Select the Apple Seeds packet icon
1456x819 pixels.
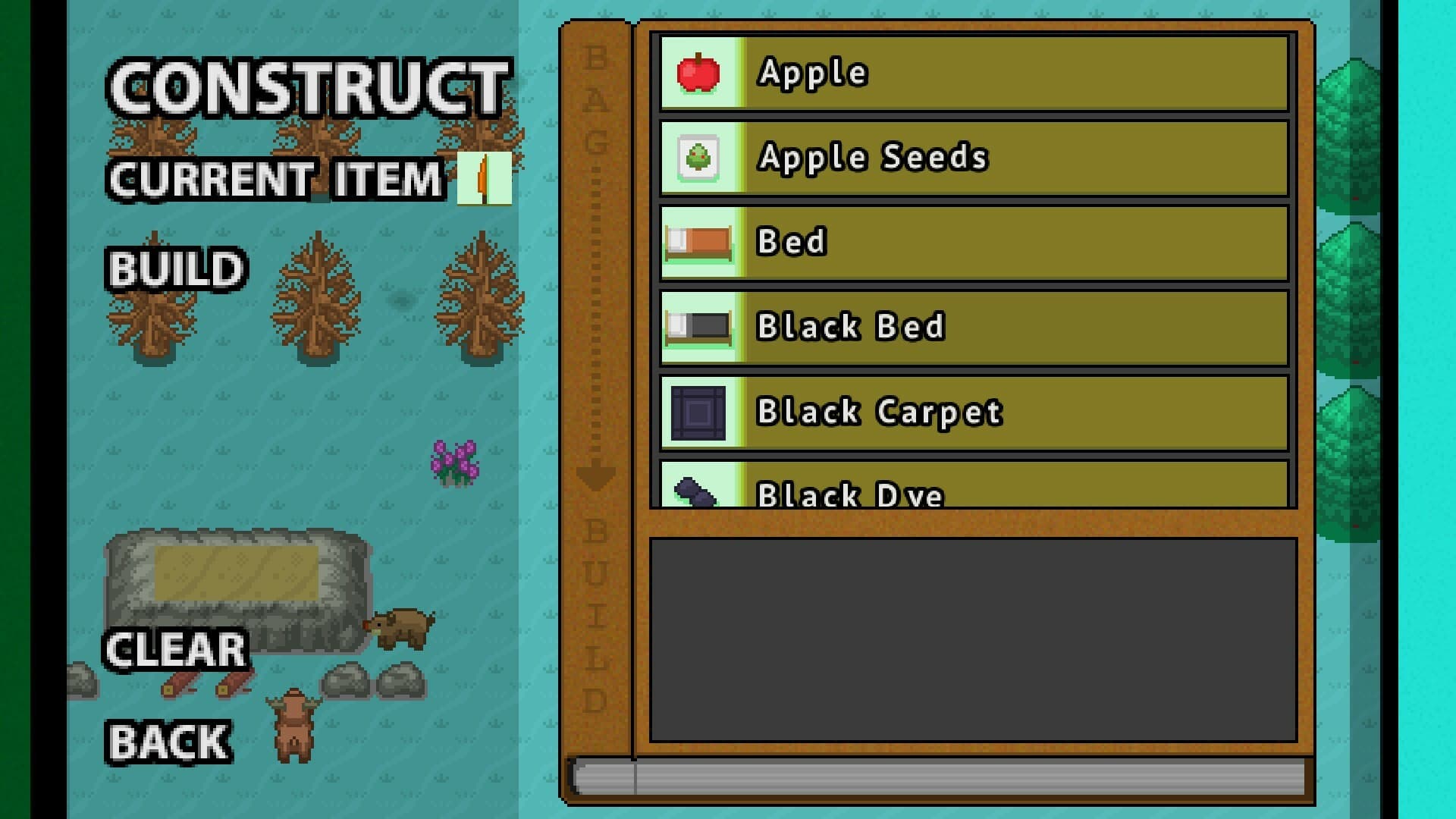click(x=698, y=157)
